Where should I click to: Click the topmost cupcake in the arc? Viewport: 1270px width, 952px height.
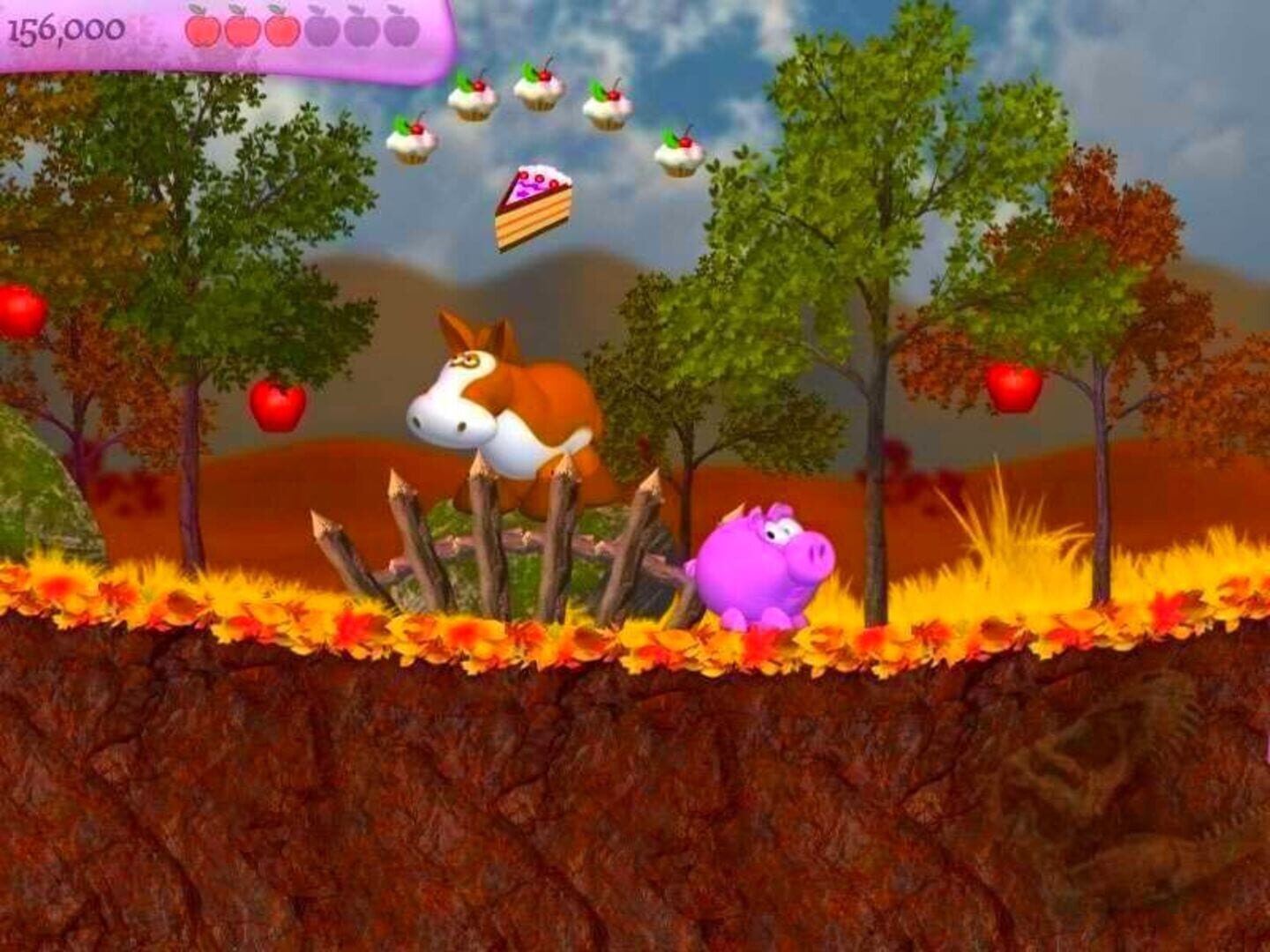[x=538, y=84]
